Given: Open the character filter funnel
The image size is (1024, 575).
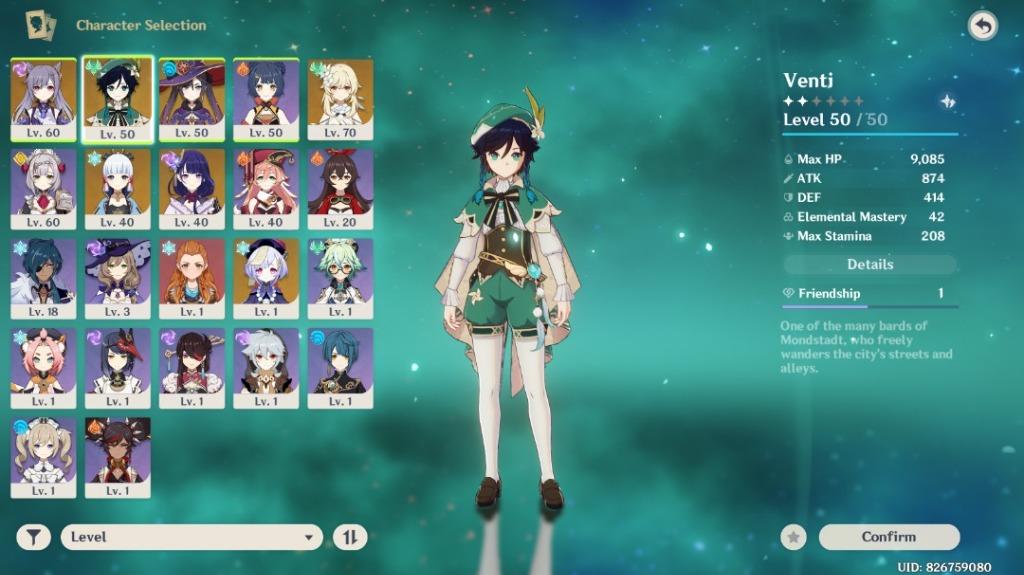Looking at the screenshot, I should pos(34,537).
